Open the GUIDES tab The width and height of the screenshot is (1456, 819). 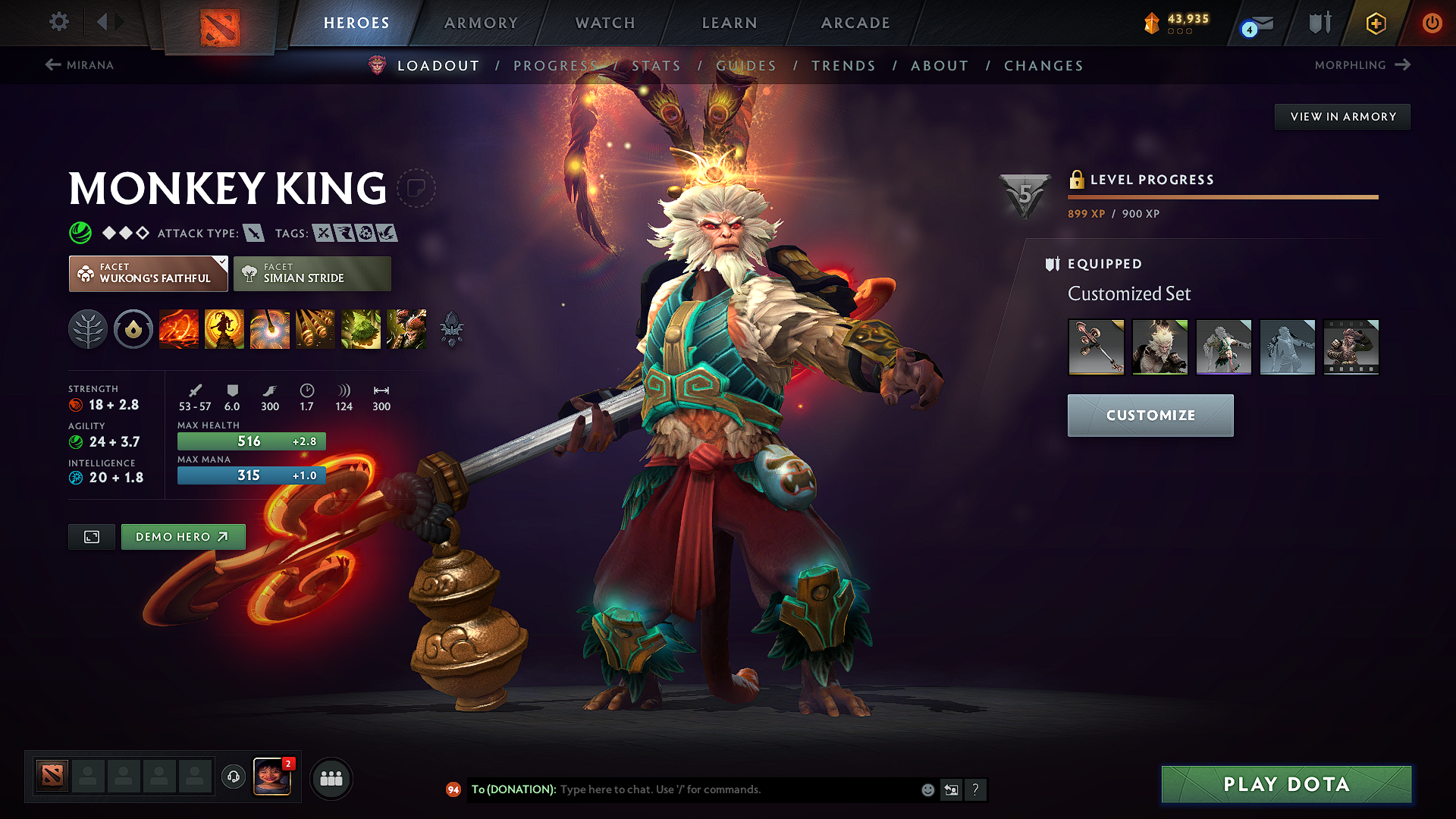(746, 66)
